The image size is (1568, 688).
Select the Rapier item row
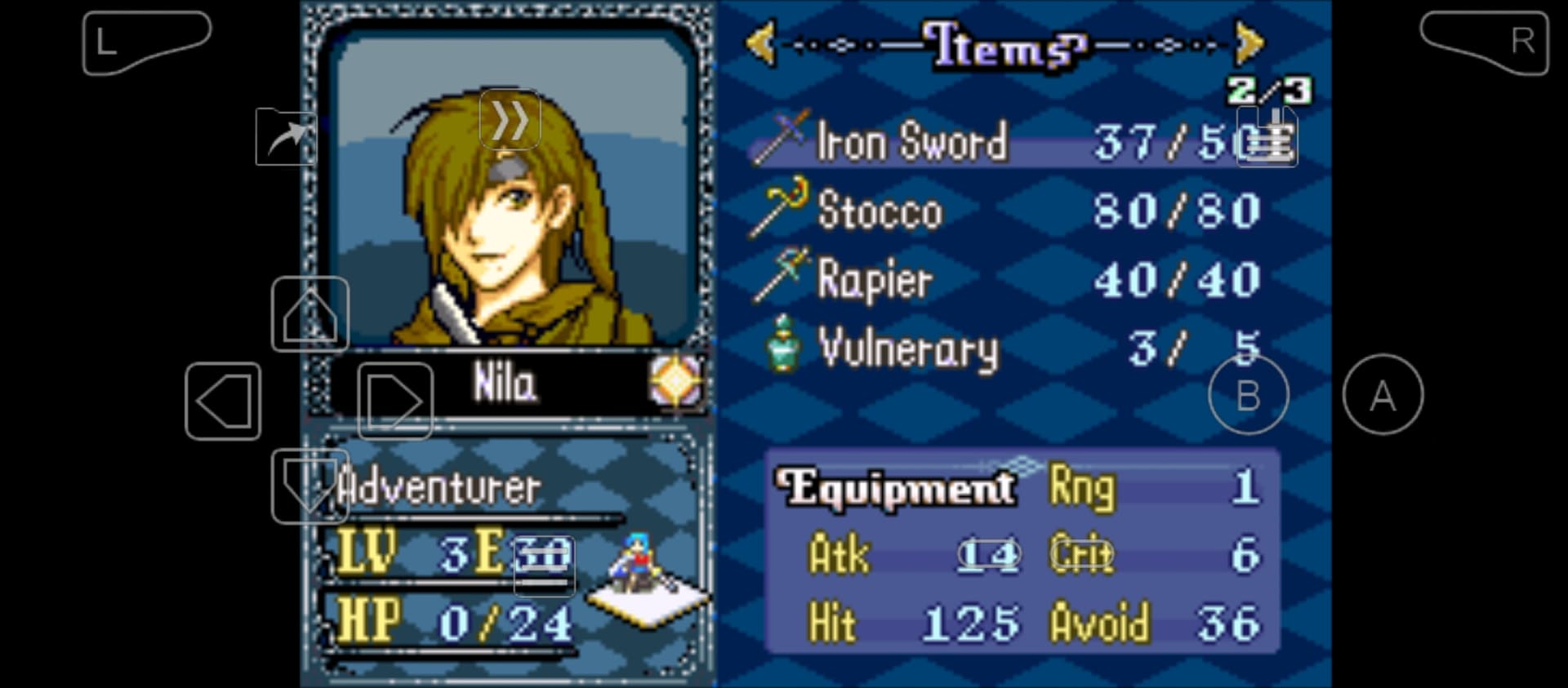pos(875,280)
